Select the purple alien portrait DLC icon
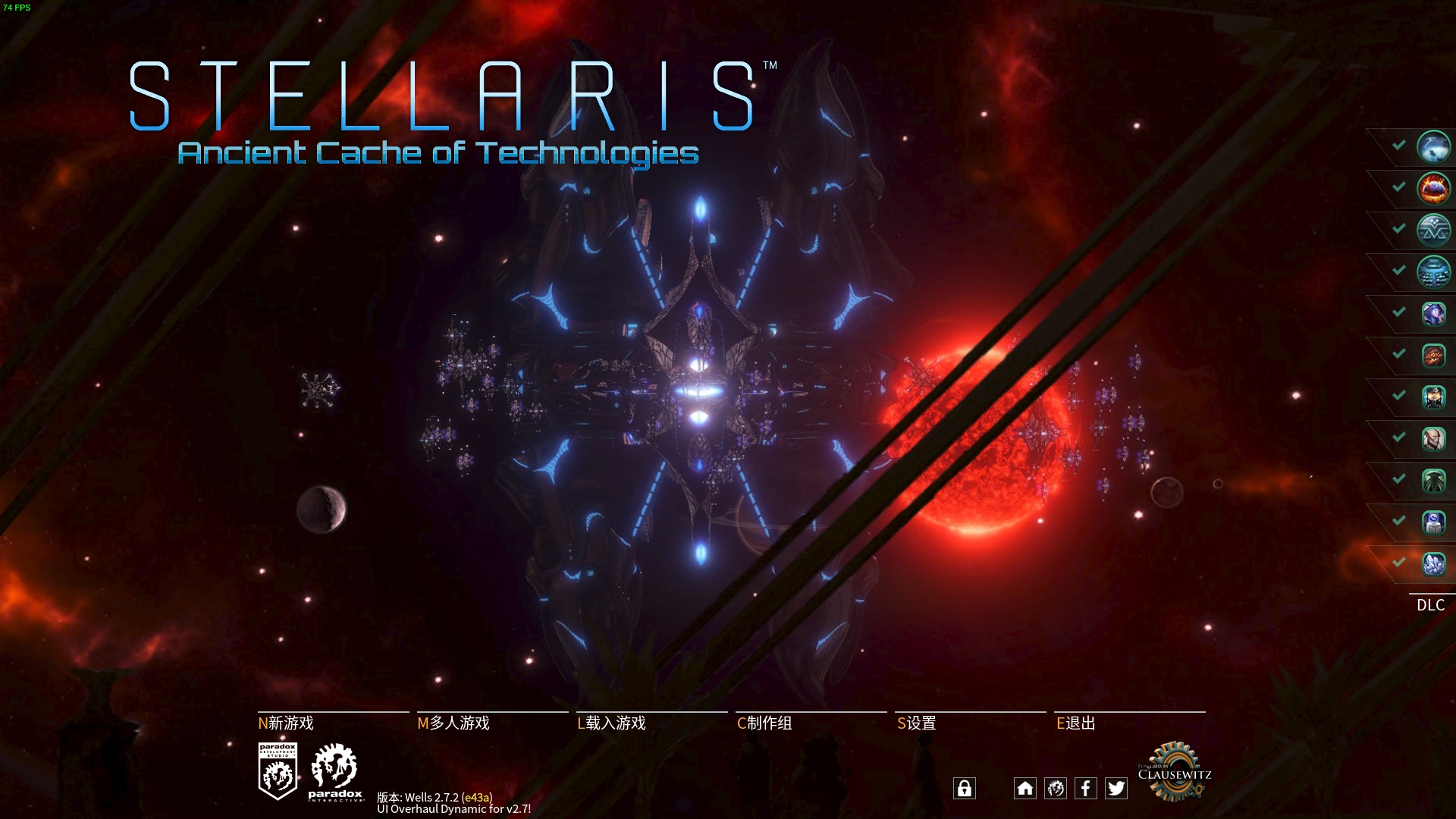This screenshot has width=1456, height=819. pos(1432,314)
